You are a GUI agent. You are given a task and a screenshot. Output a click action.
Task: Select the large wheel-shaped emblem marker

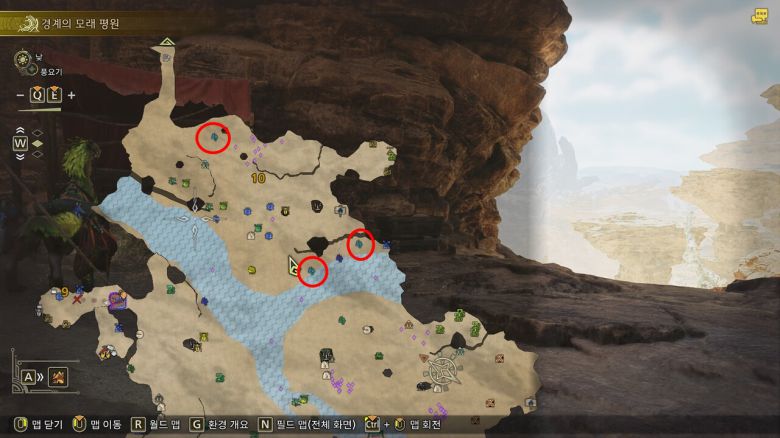441,372
